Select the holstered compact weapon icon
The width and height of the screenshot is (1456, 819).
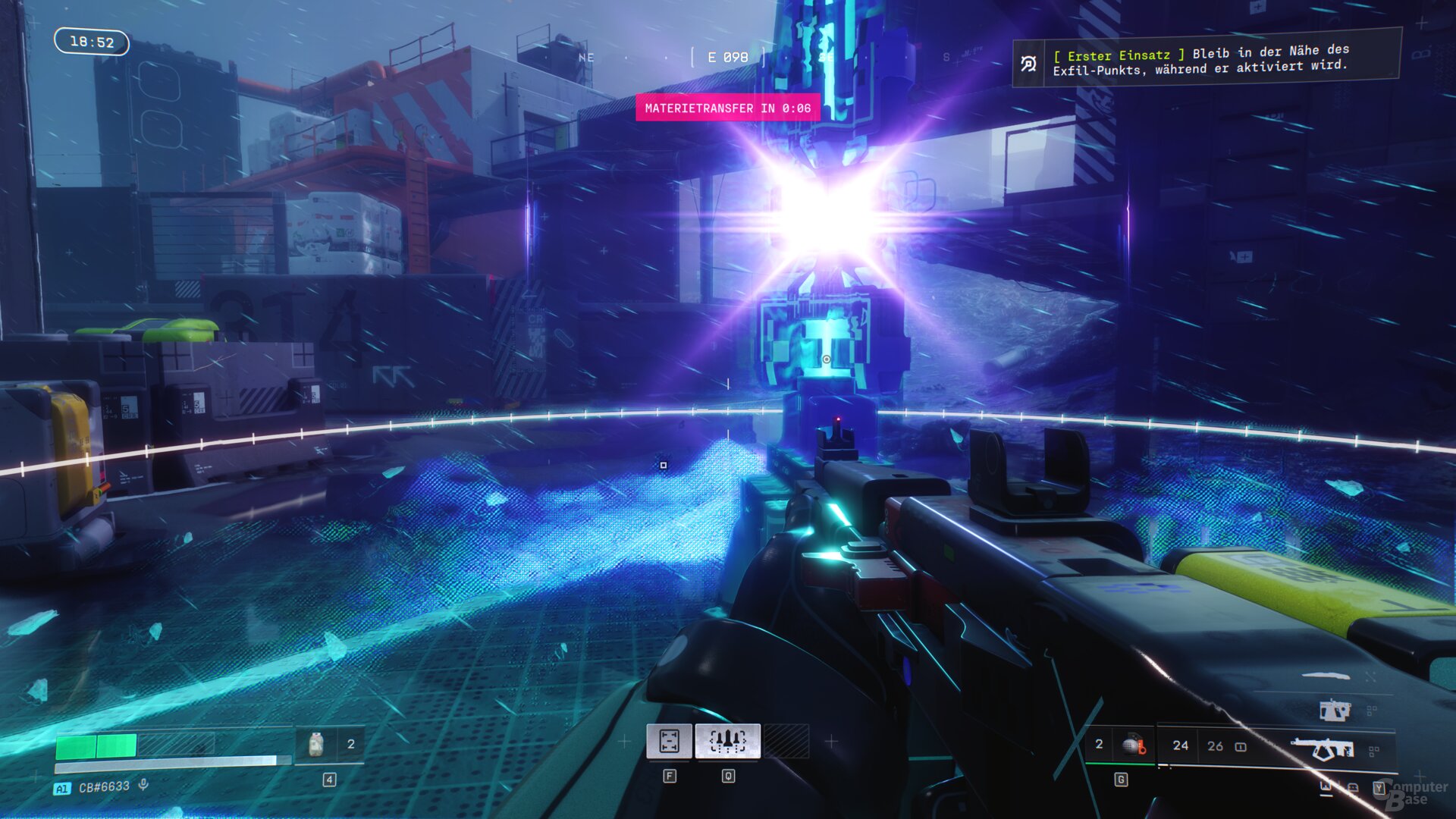(x=1334, y=711)
